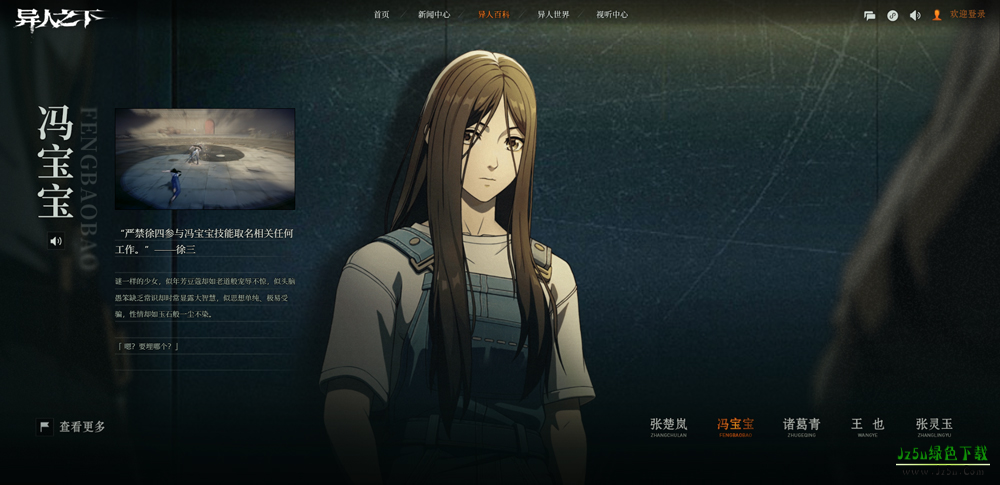The height and width of the screenshot is (485, 1000).
Task: Click 欢迎登录 to log in
Action: point(967,15)
